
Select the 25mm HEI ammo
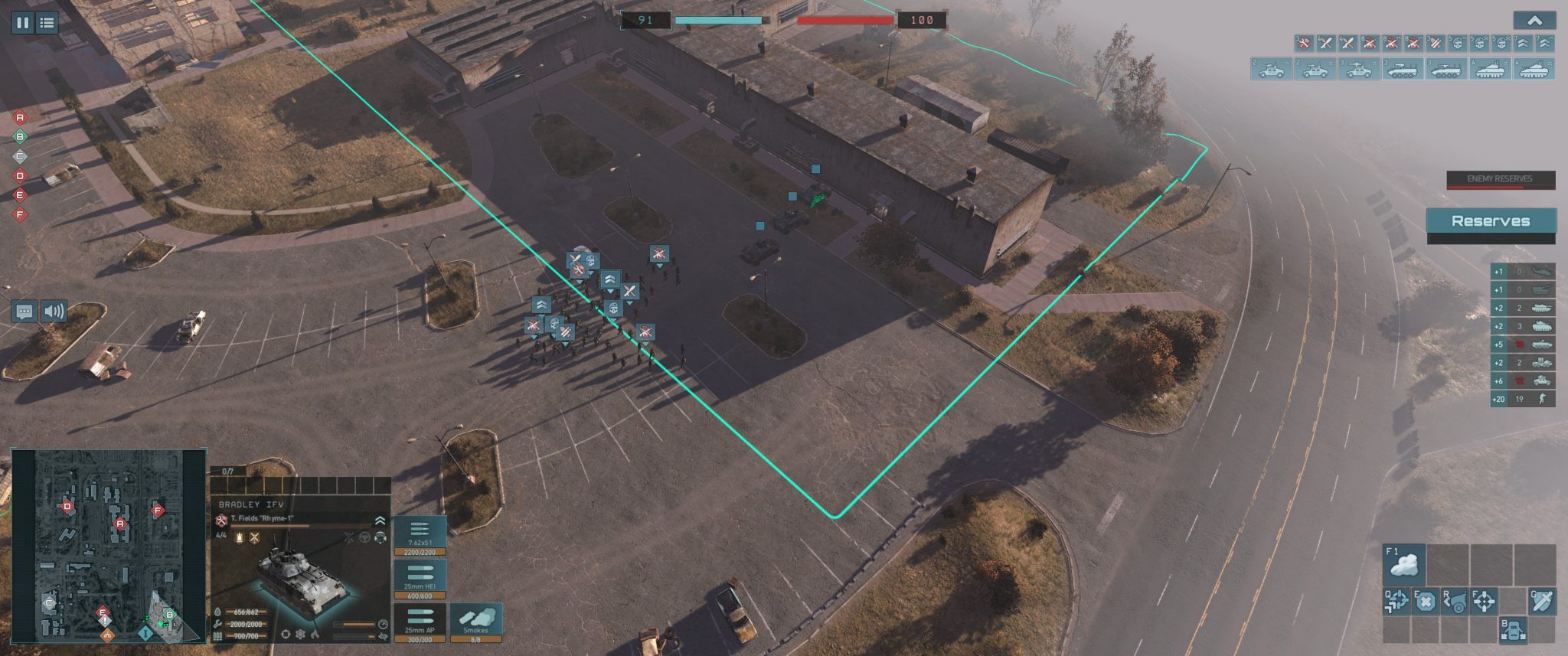[x=420, y=579]
